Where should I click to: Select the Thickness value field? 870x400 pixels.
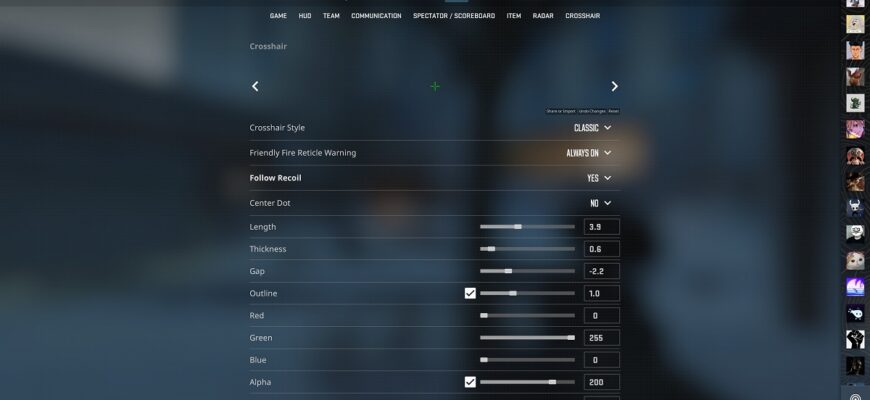(x=601, y=249)
